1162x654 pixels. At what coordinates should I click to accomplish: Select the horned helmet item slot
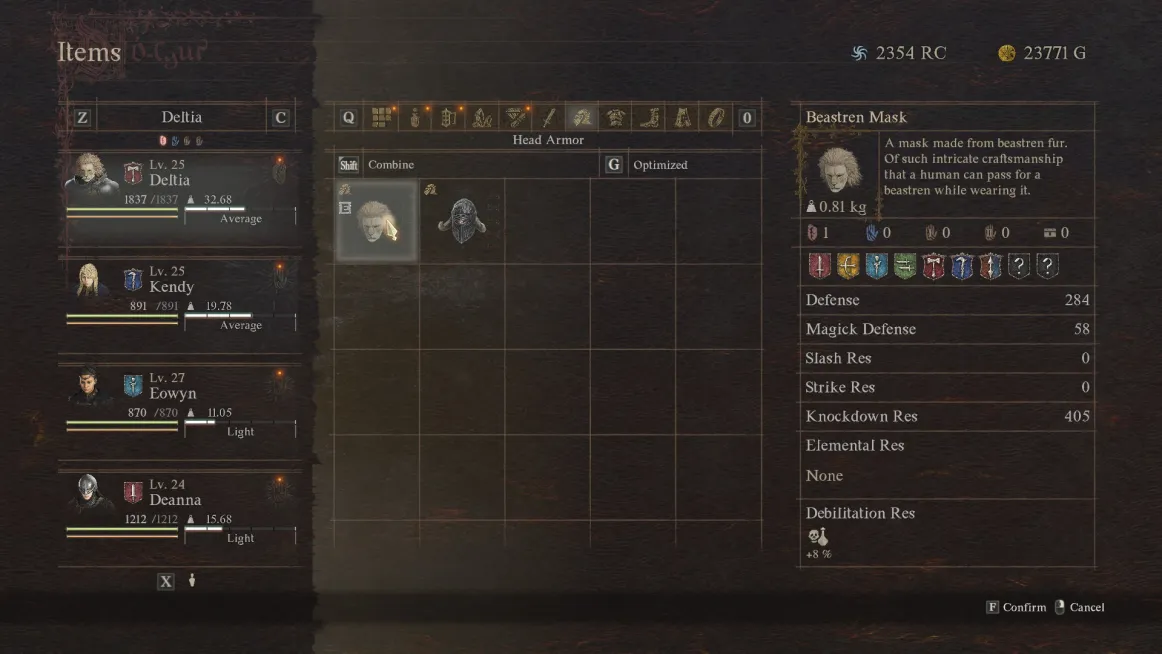pyautogui.click(x=461, y=221)
